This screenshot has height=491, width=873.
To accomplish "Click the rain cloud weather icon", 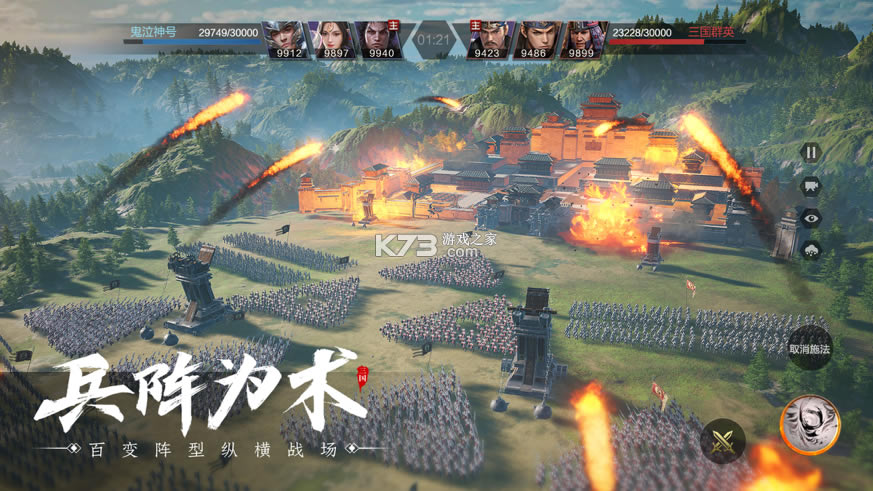I will (x=811, y=250).
